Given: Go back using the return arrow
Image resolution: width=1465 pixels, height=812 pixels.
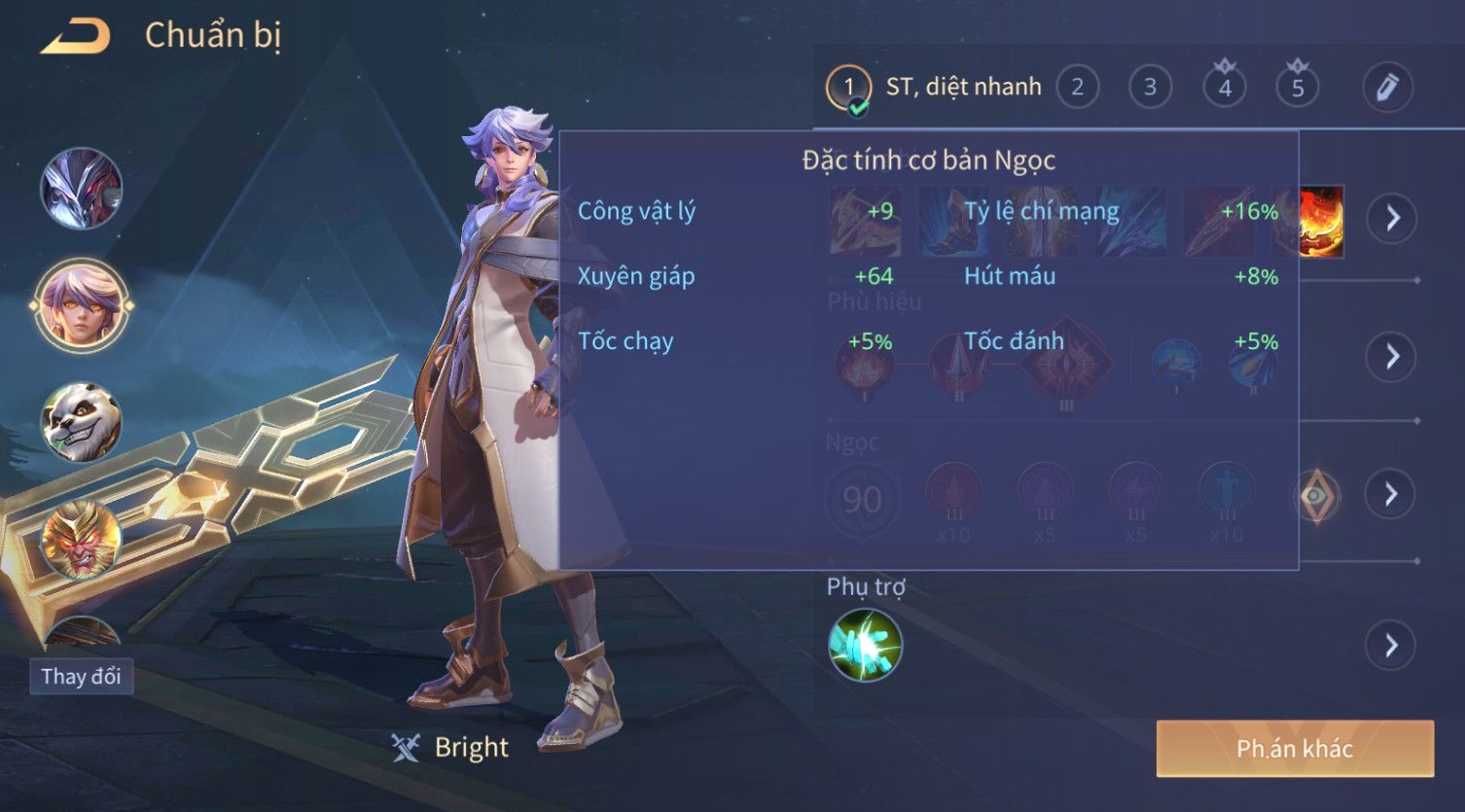Looking at the screenshot, I should [76, 37].
